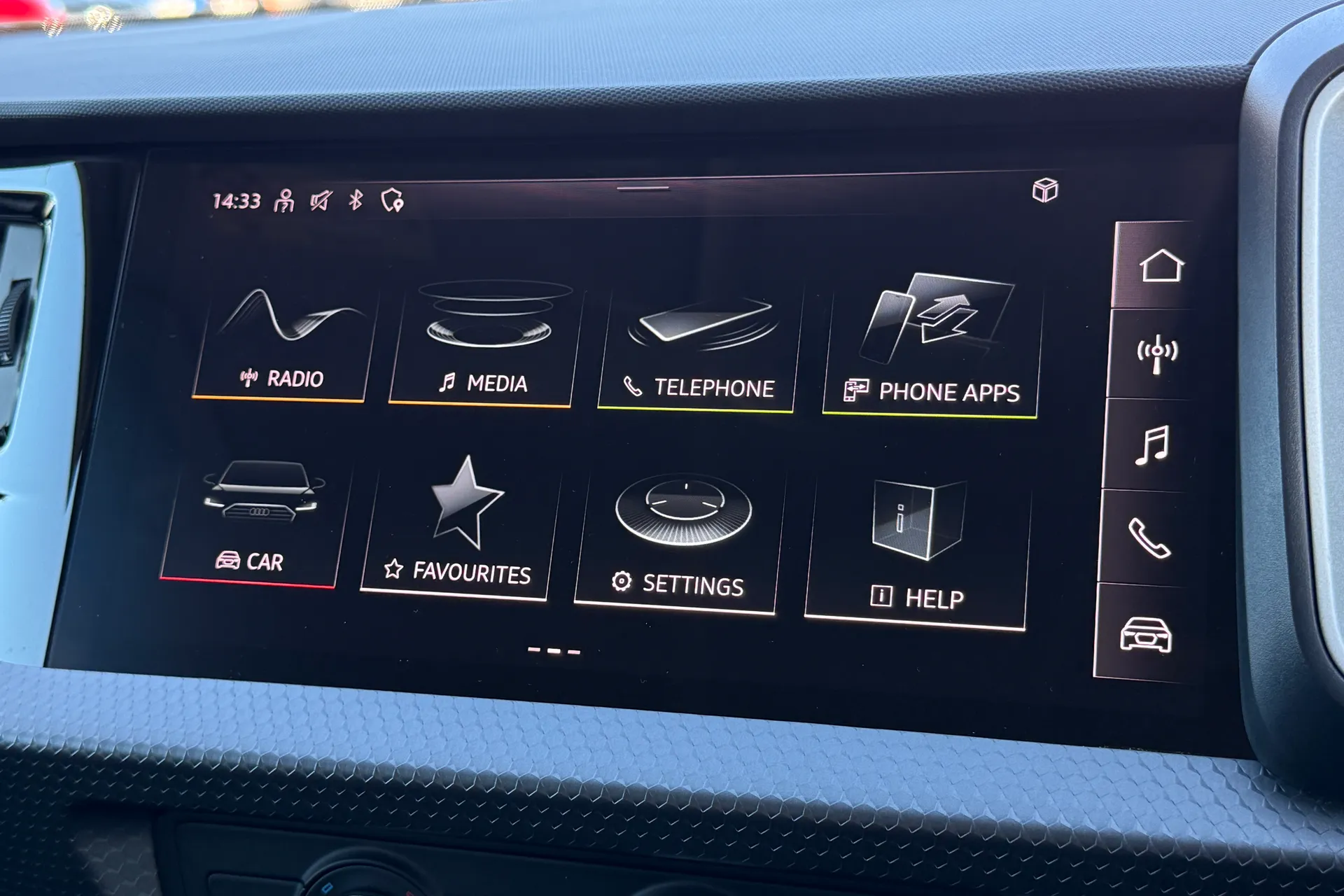Pull open the notification handle at top center
The width and height of the screenshot is (1344, 896).
(642, 188)
